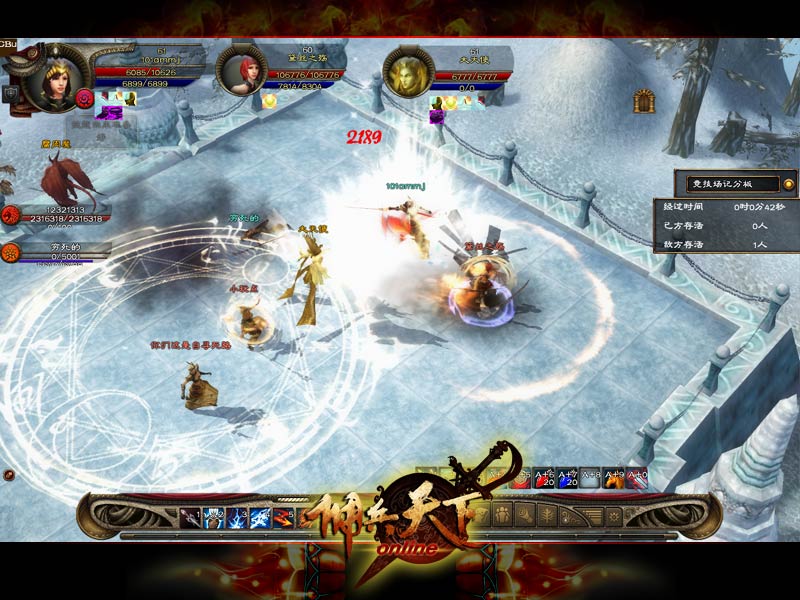
Task: Toggle the arena scoreboard's round gold button
Action: (788, 184)
